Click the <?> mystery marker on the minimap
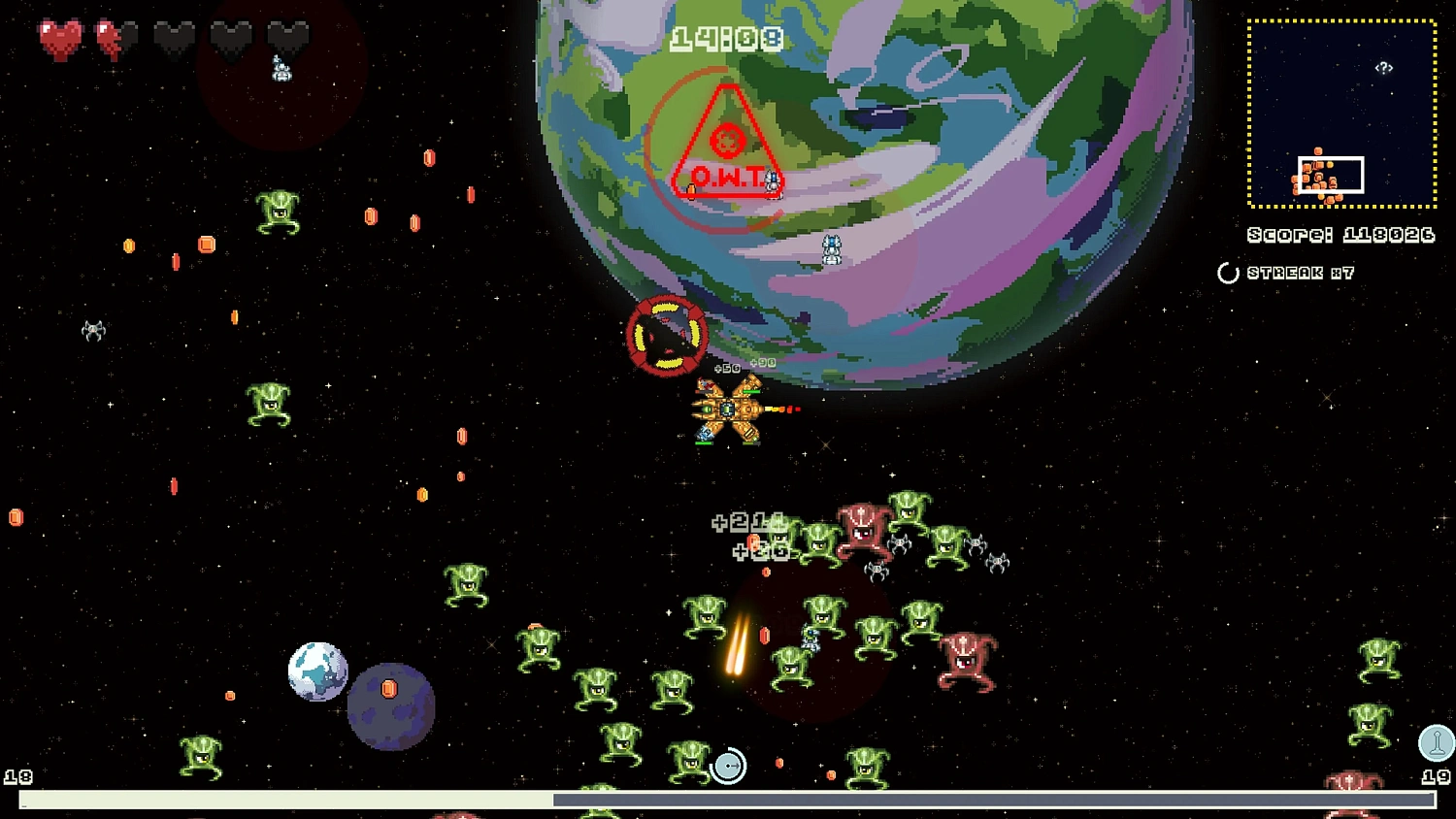Viewport: 1456px width, 819px height. pos(1382,68)
